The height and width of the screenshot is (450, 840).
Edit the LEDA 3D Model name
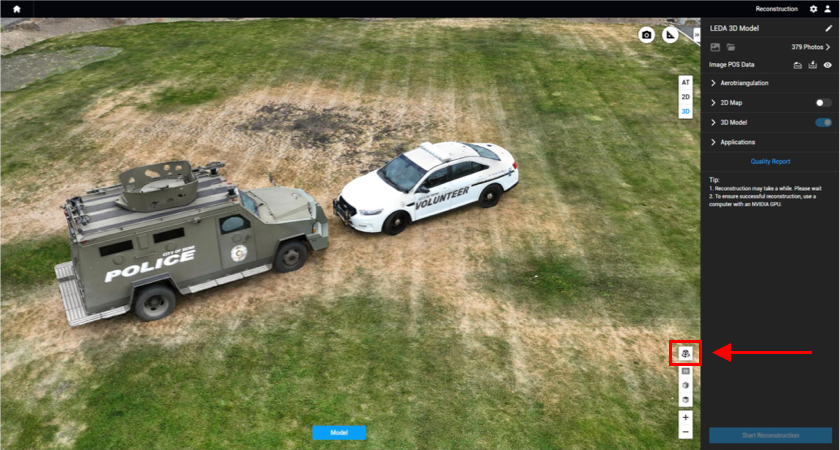coord(828,29)
